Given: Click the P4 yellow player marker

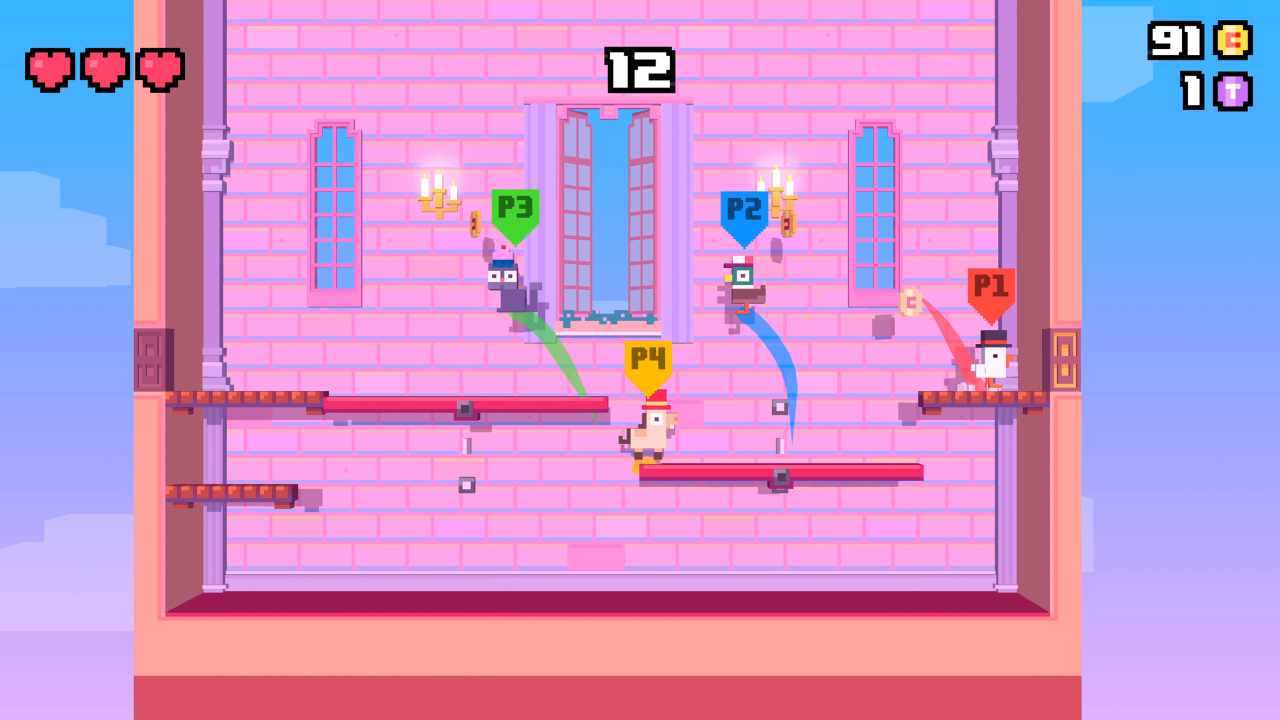Looking at the screenshot, I should (648, 360).
